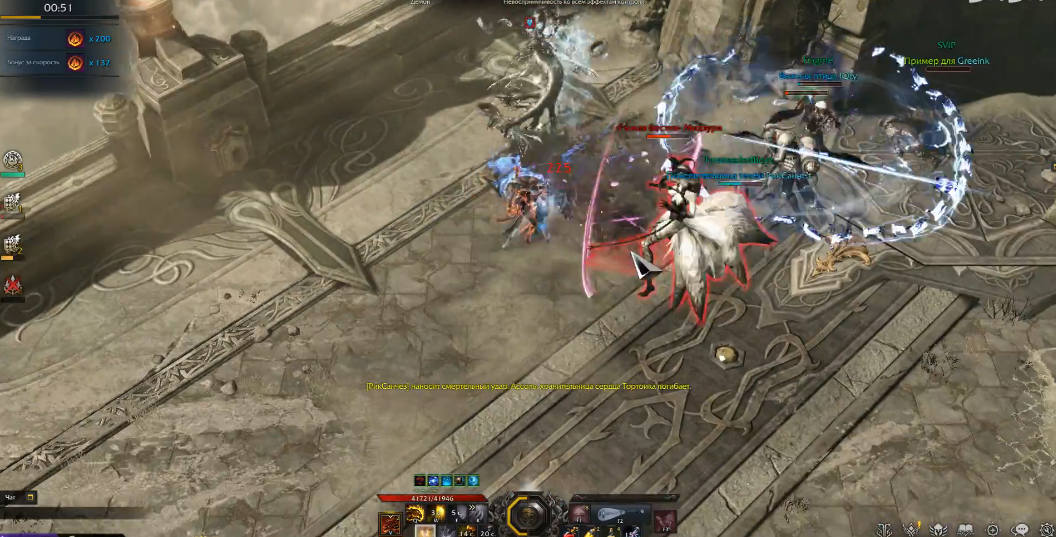Open the winged helmet menu icon
The width and height of the screenshot is (1056, 537).
[939, 529]
